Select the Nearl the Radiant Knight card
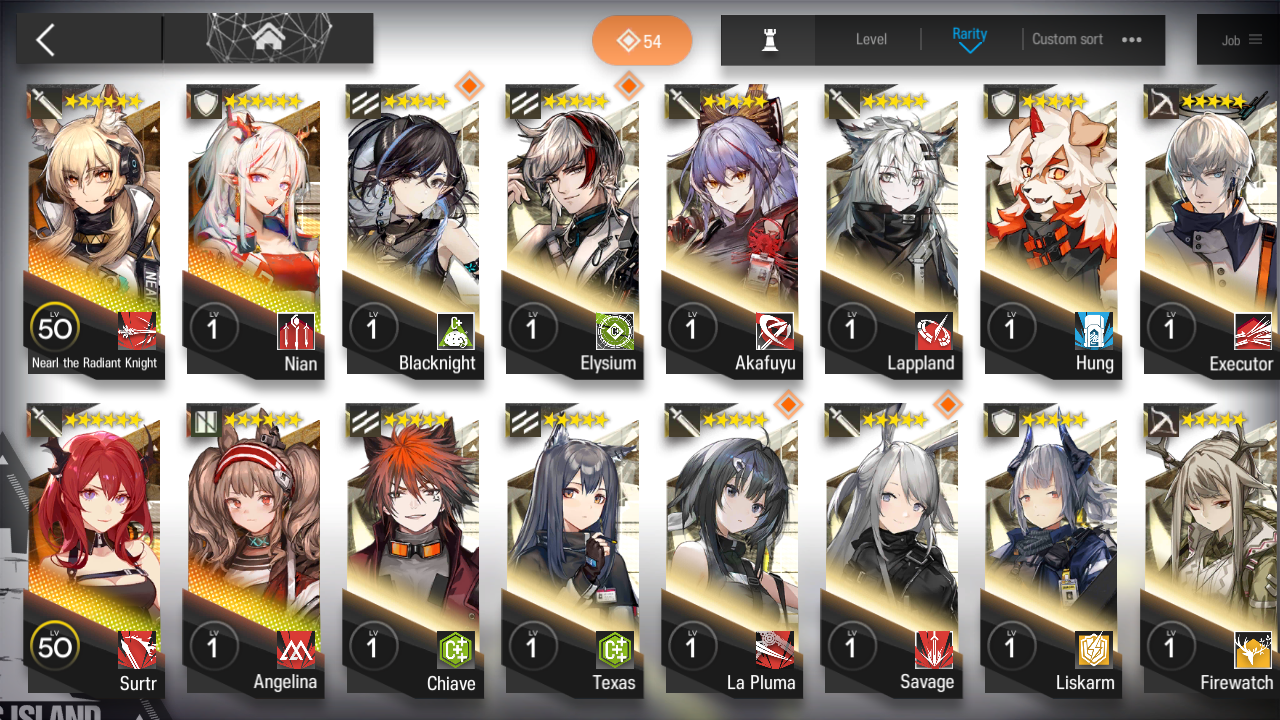1280x720 pixels. point(94,230)
